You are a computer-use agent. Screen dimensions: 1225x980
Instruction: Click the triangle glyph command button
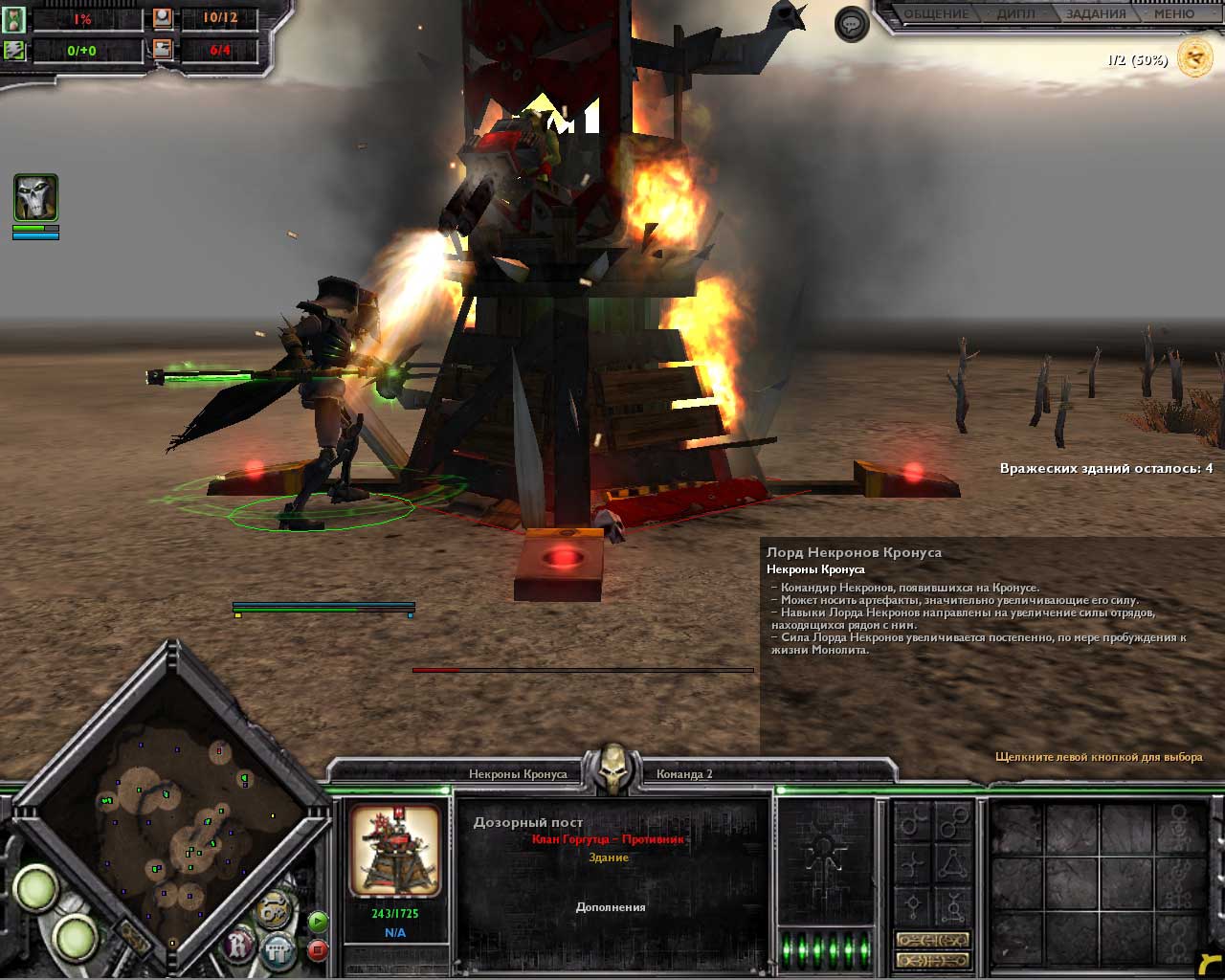(952, 865)
